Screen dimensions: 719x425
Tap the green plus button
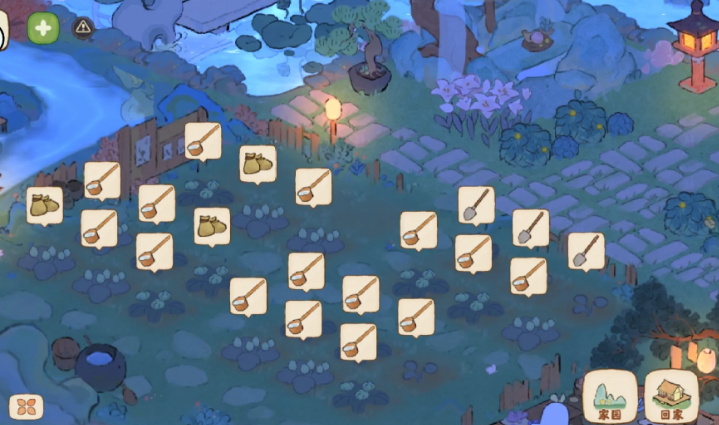(x=43, y=28)
